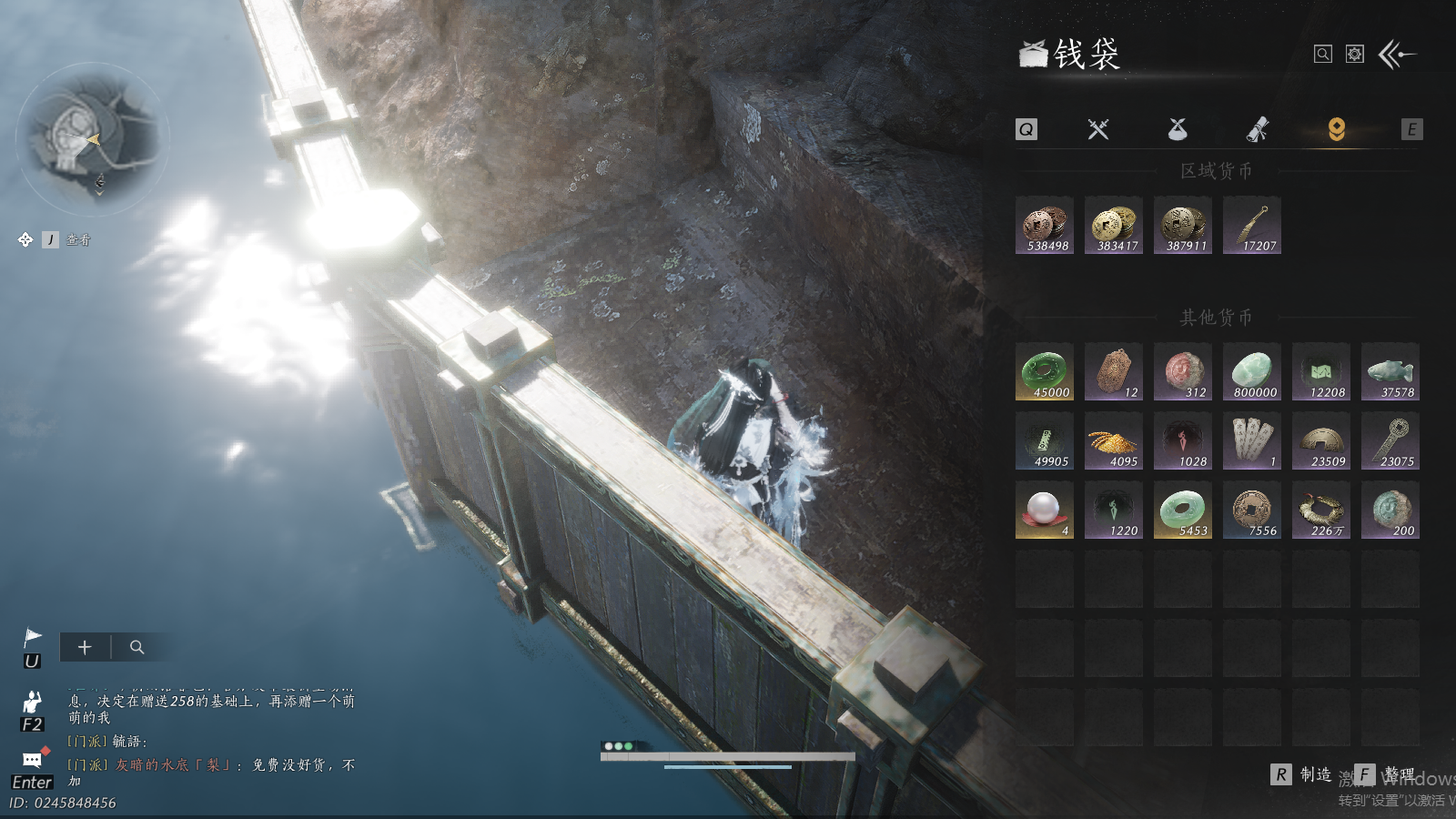Select the copper coins stack of 538498
This screenshot has width=1456, height=819.
[1045, 225]
